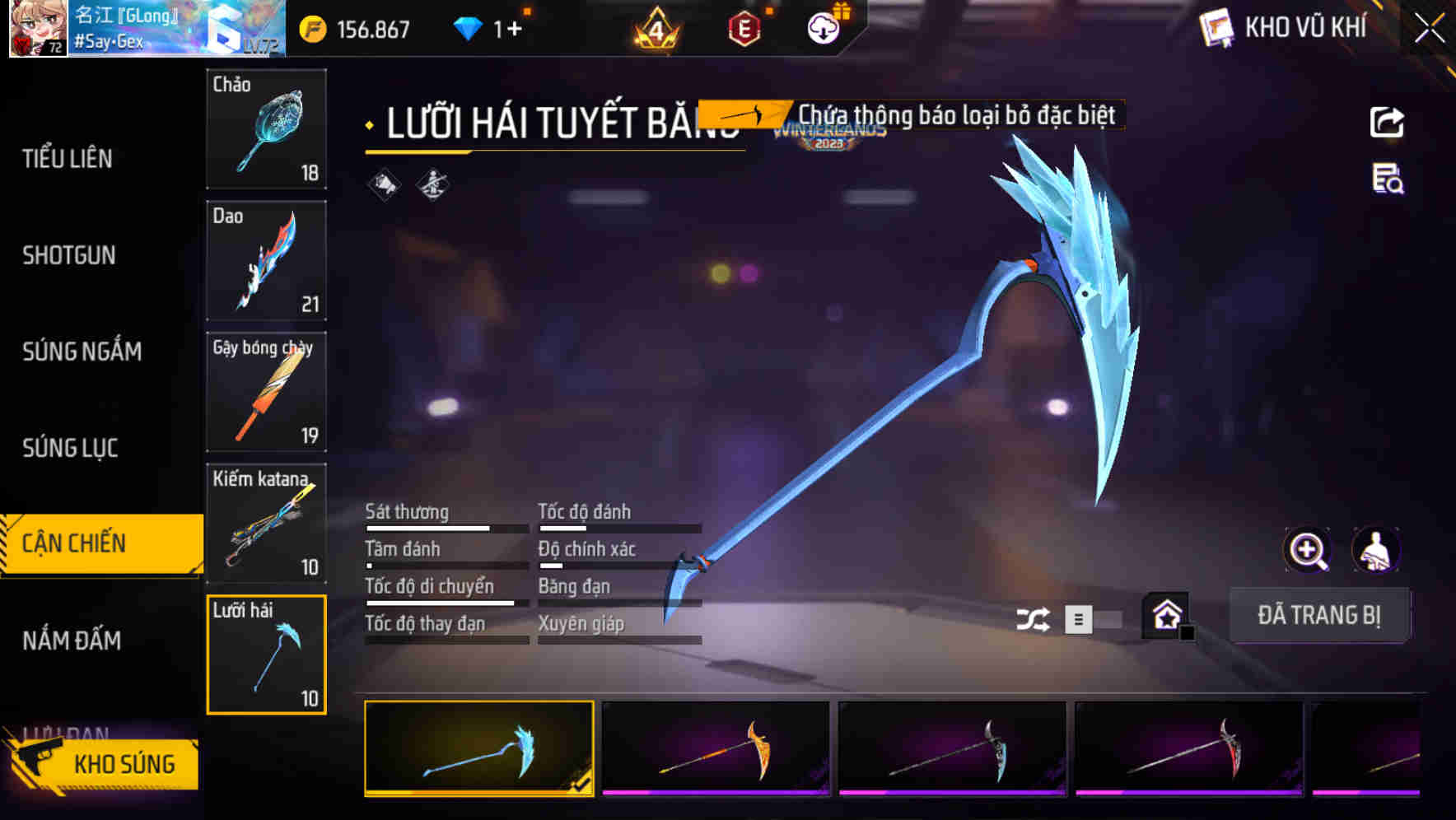1456x820 pixels.
Task: Share the Lưỡi Hái Tuyết Băng skin
Action: coord(1388,122)
